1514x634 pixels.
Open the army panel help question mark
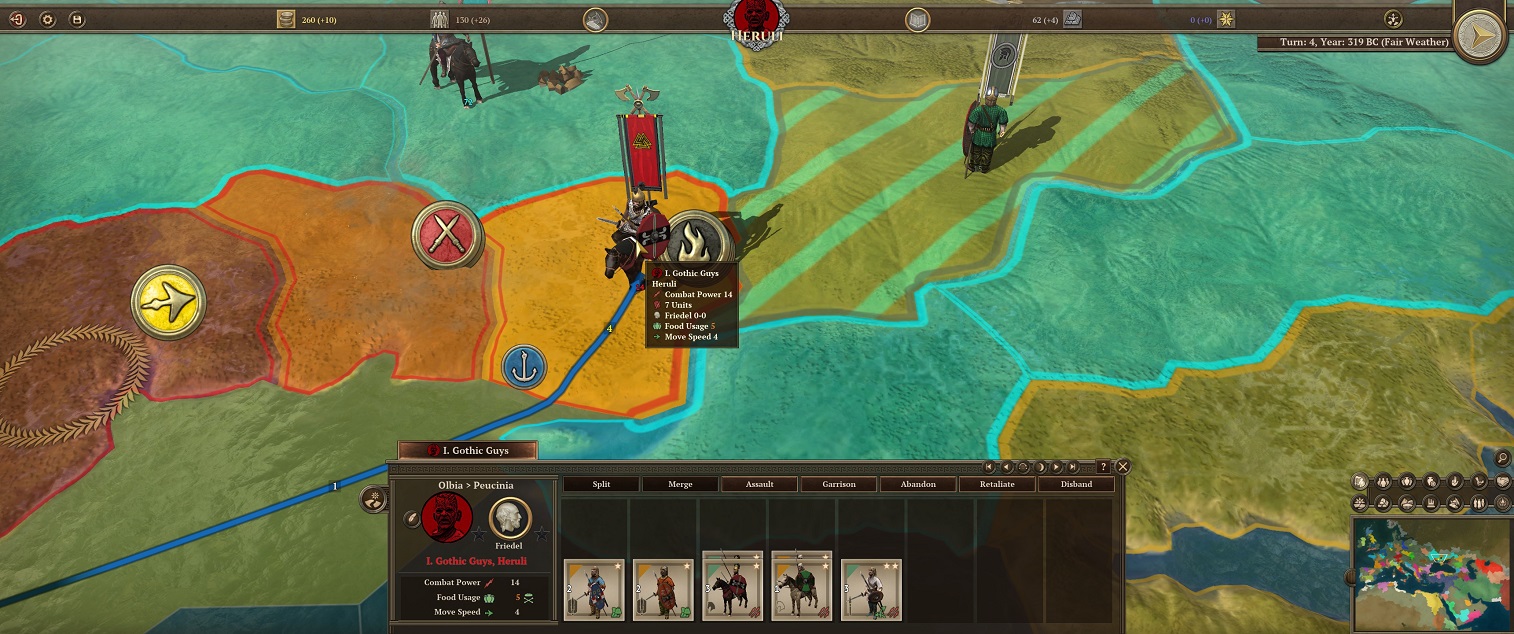[x=1103, y=467]
